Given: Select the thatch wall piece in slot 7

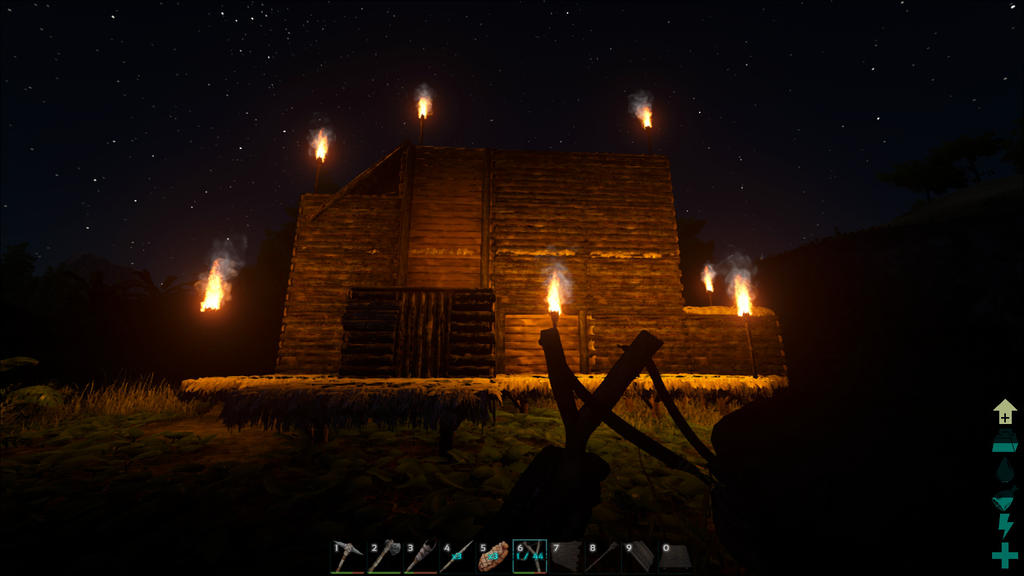Looking at the screenshot, I should point(565,556).
